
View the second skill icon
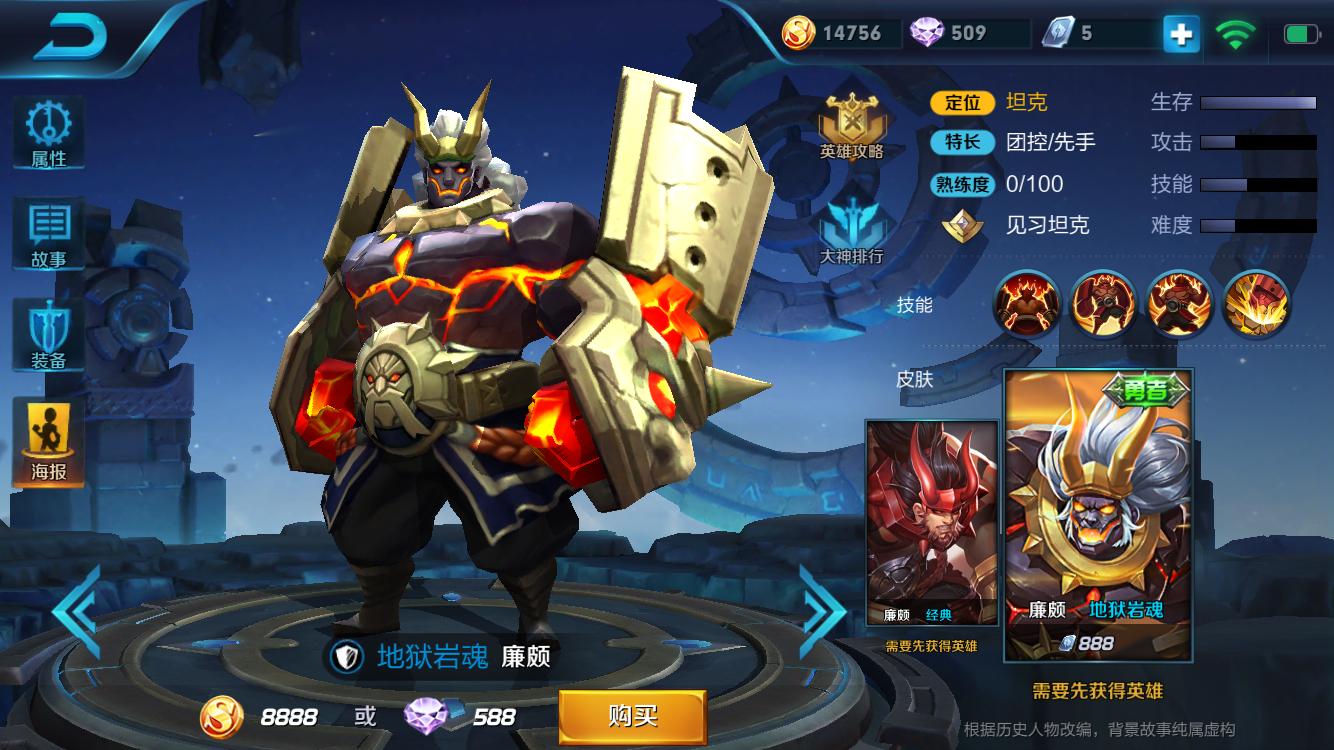pyautogui.click(x=1103, y=303)
